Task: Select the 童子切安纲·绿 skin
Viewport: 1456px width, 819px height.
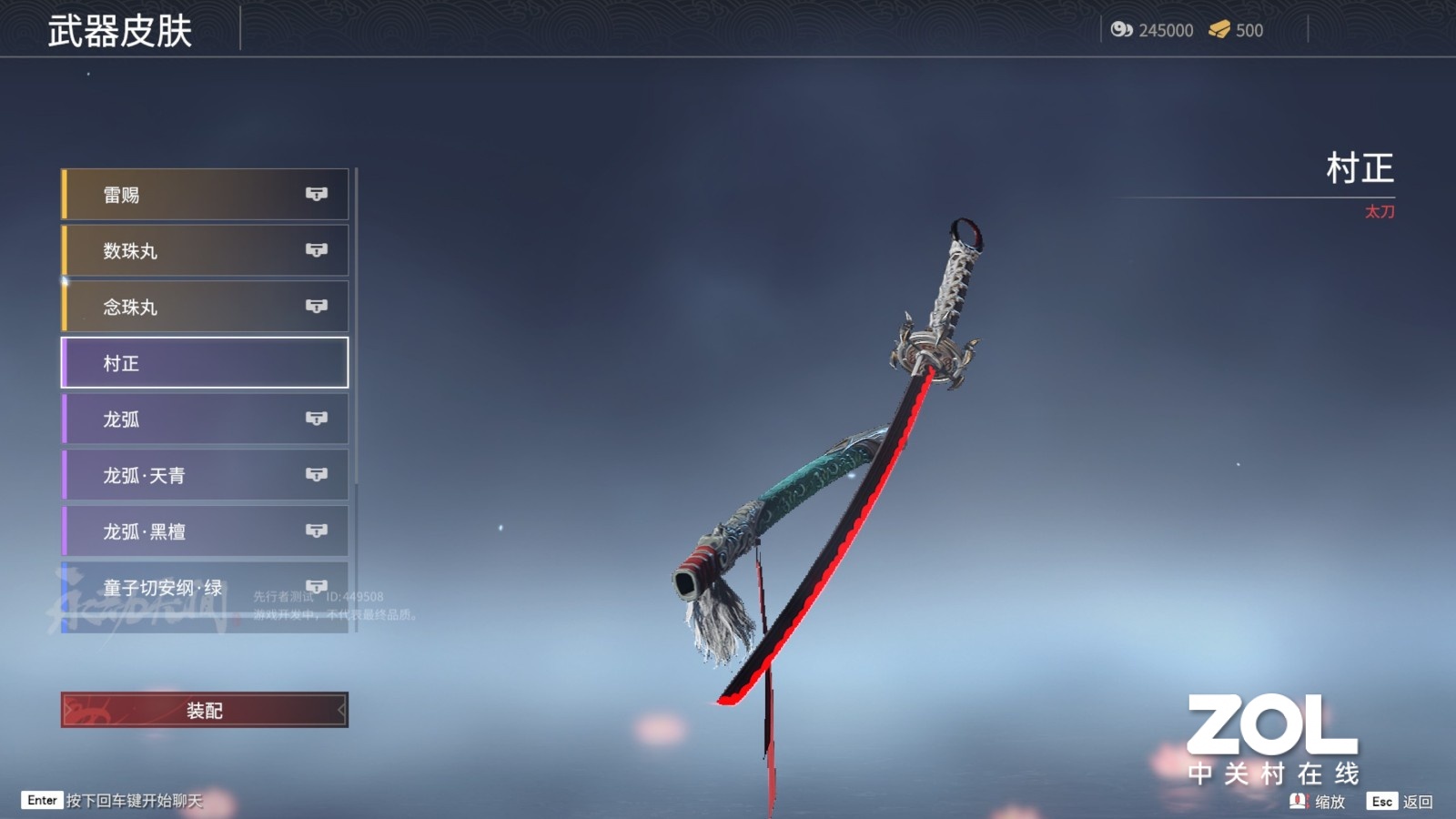Action: (205, 588)
